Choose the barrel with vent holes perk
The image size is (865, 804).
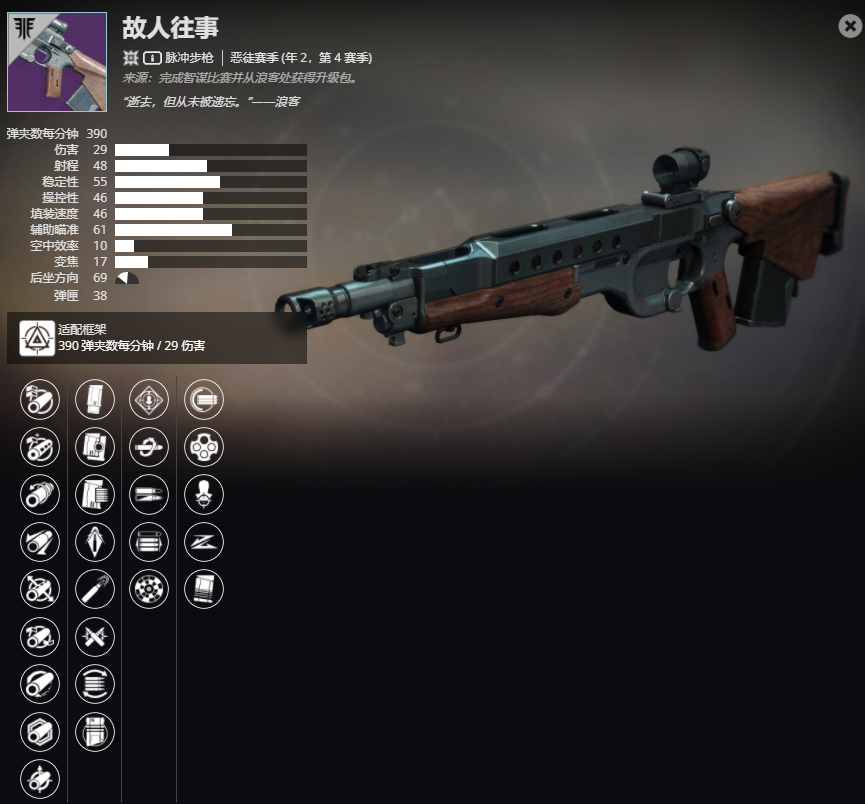(40, 447)
